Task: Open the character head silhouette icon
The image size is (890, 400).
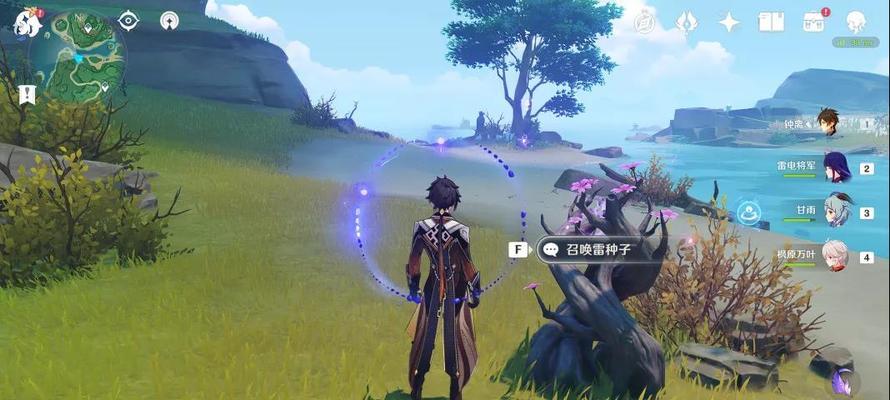Action: click(x=856, y=22)
